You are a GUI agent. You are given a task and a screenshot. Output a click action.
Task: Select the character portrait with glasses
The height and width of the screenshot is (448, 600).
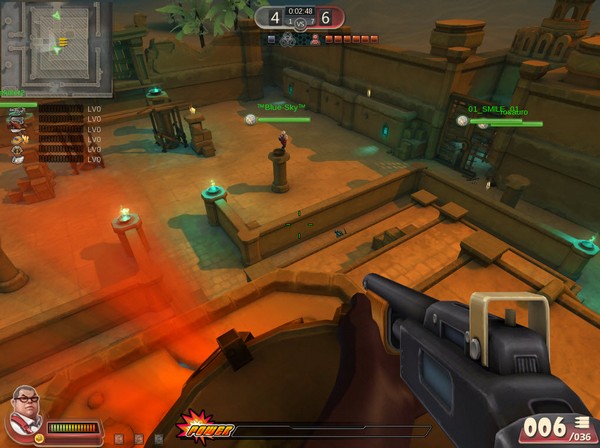coord(25,407)
